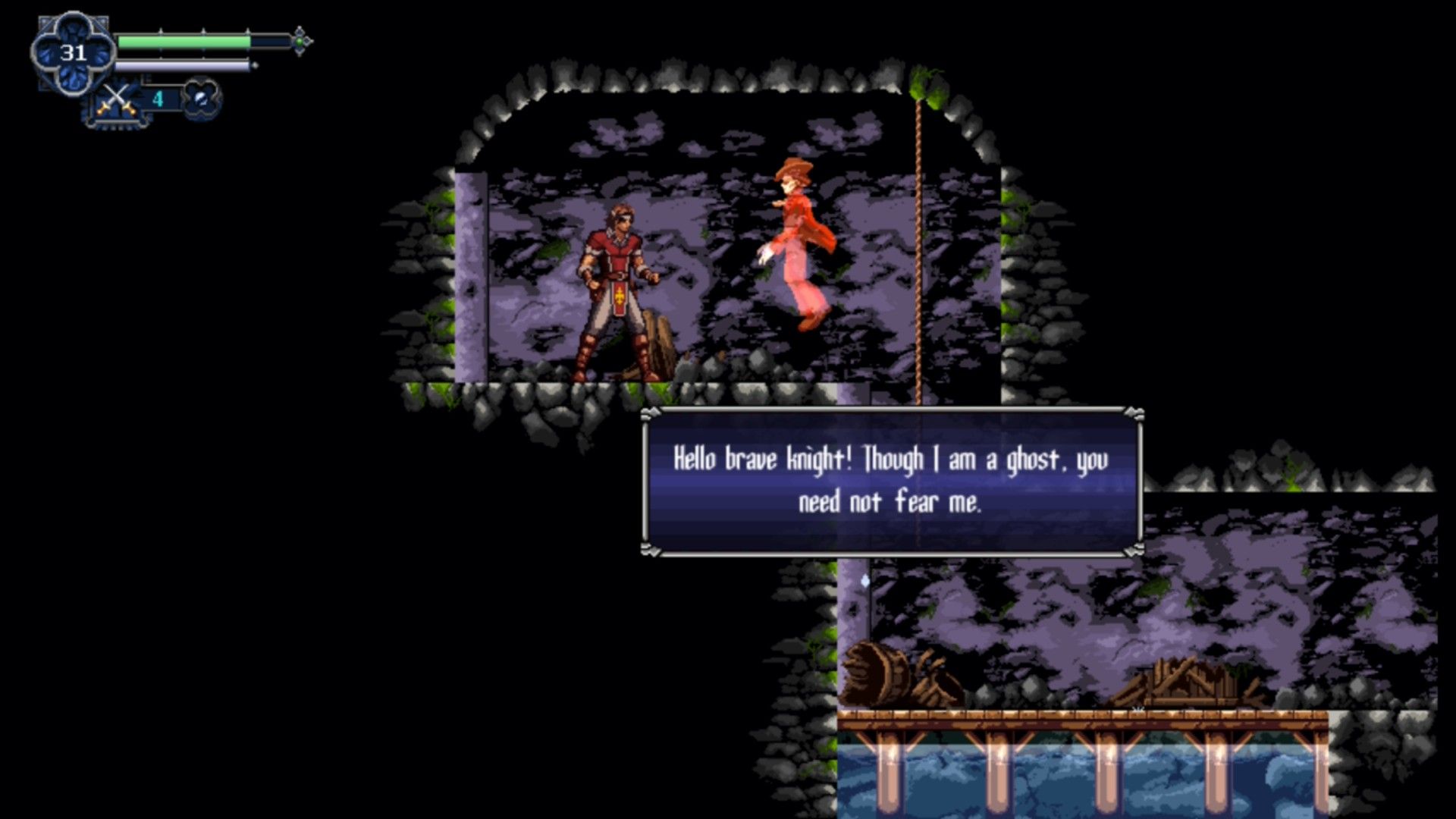
Task: Click the diamond ornament ending the health bar
Action: (300, 34)
